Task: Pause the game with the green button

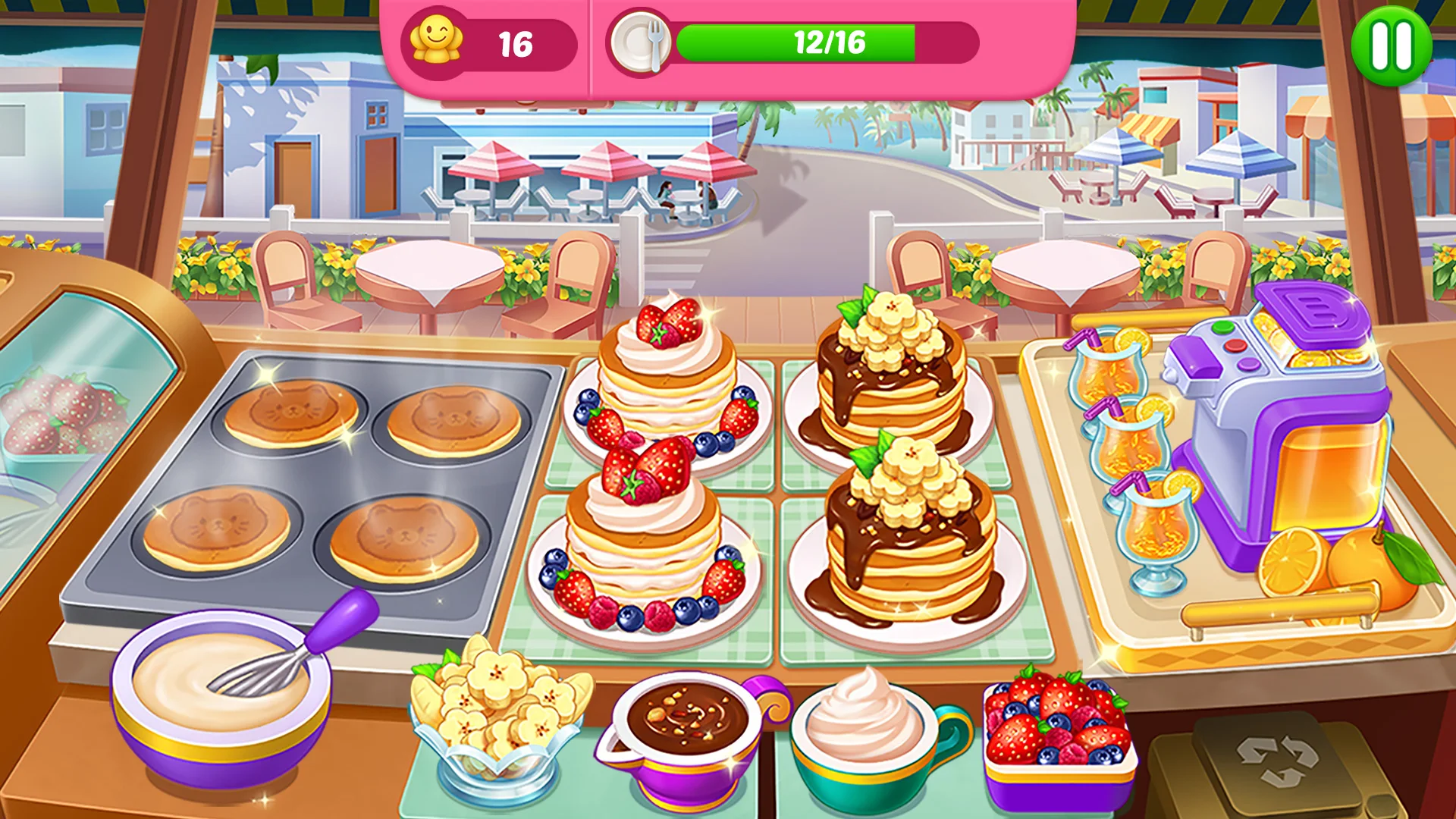Action: coord(1392,45)
